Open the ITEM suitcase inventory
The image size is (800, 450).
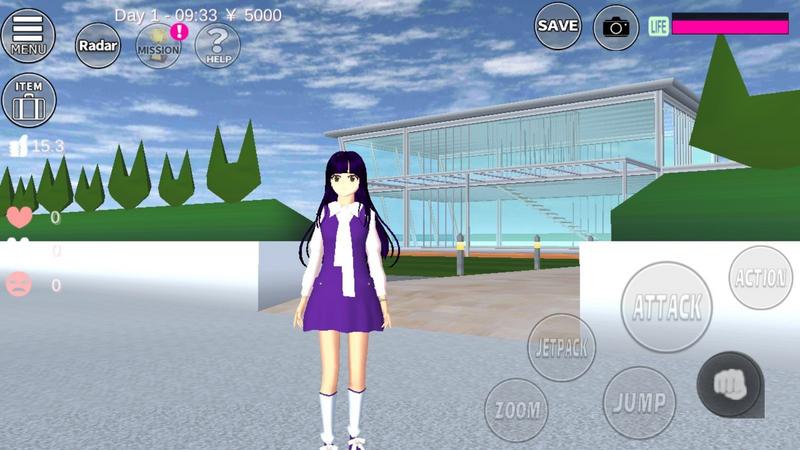(28, 100)
